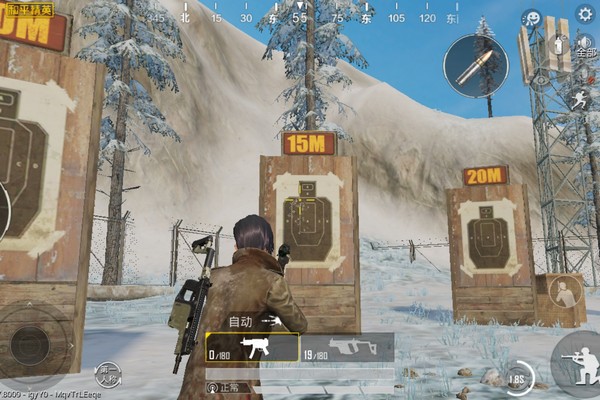
Task: Toggle the voice speaker channel button
Action: click(585, 45)
